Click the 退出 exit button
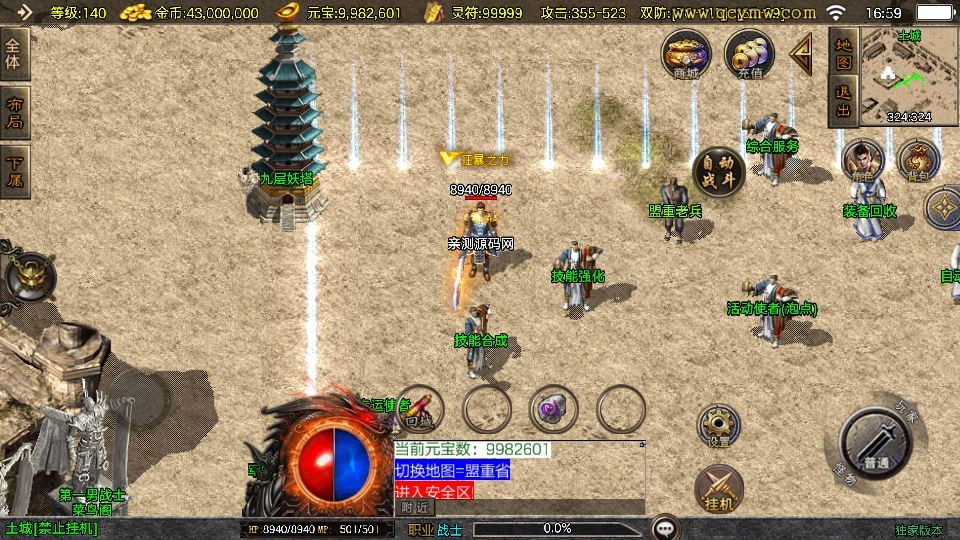 tap(843, 102)
